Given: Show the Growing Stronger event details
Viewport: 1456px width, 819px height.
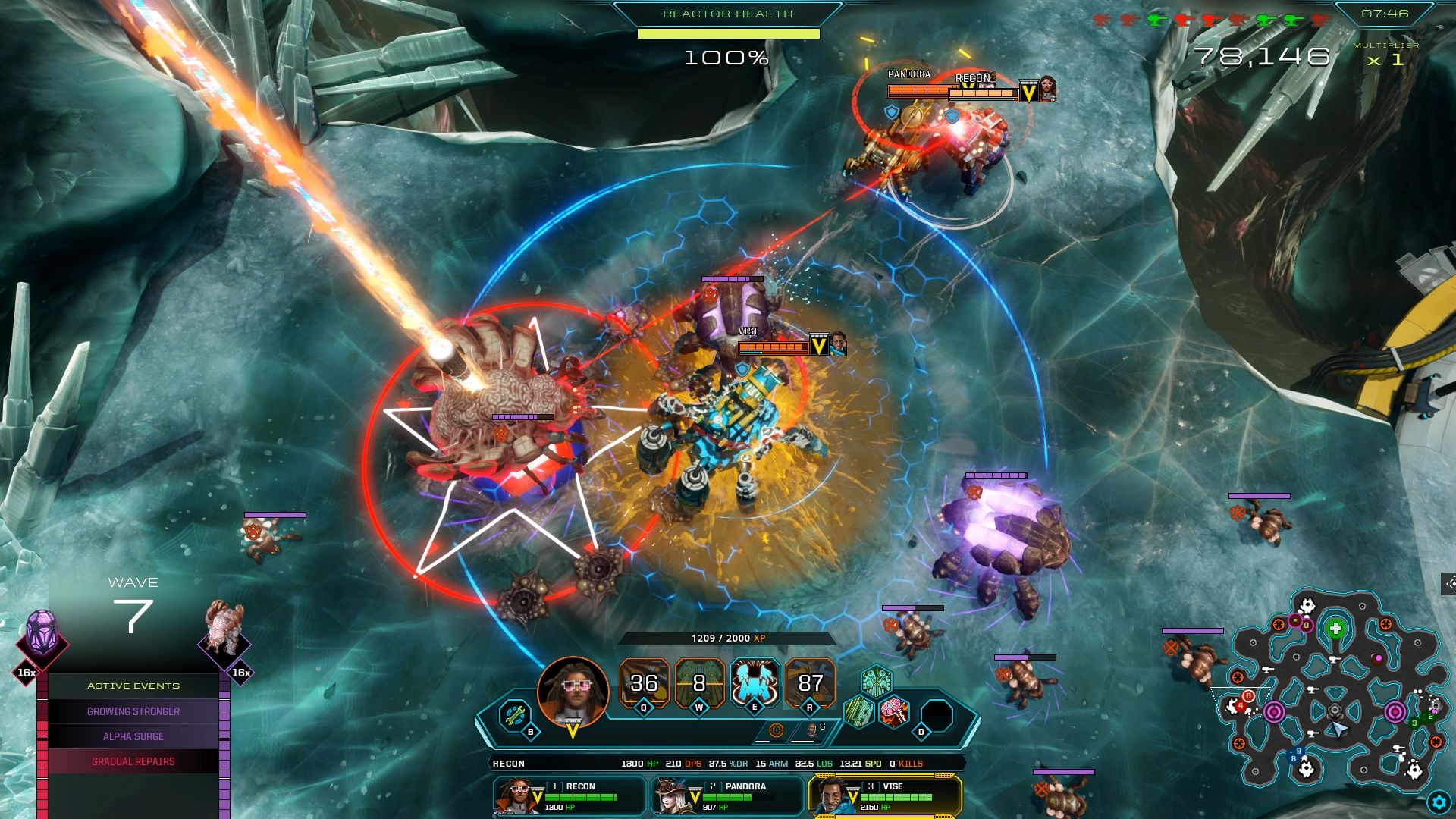Looking at the screenshot, I should [x=133, y=711].
